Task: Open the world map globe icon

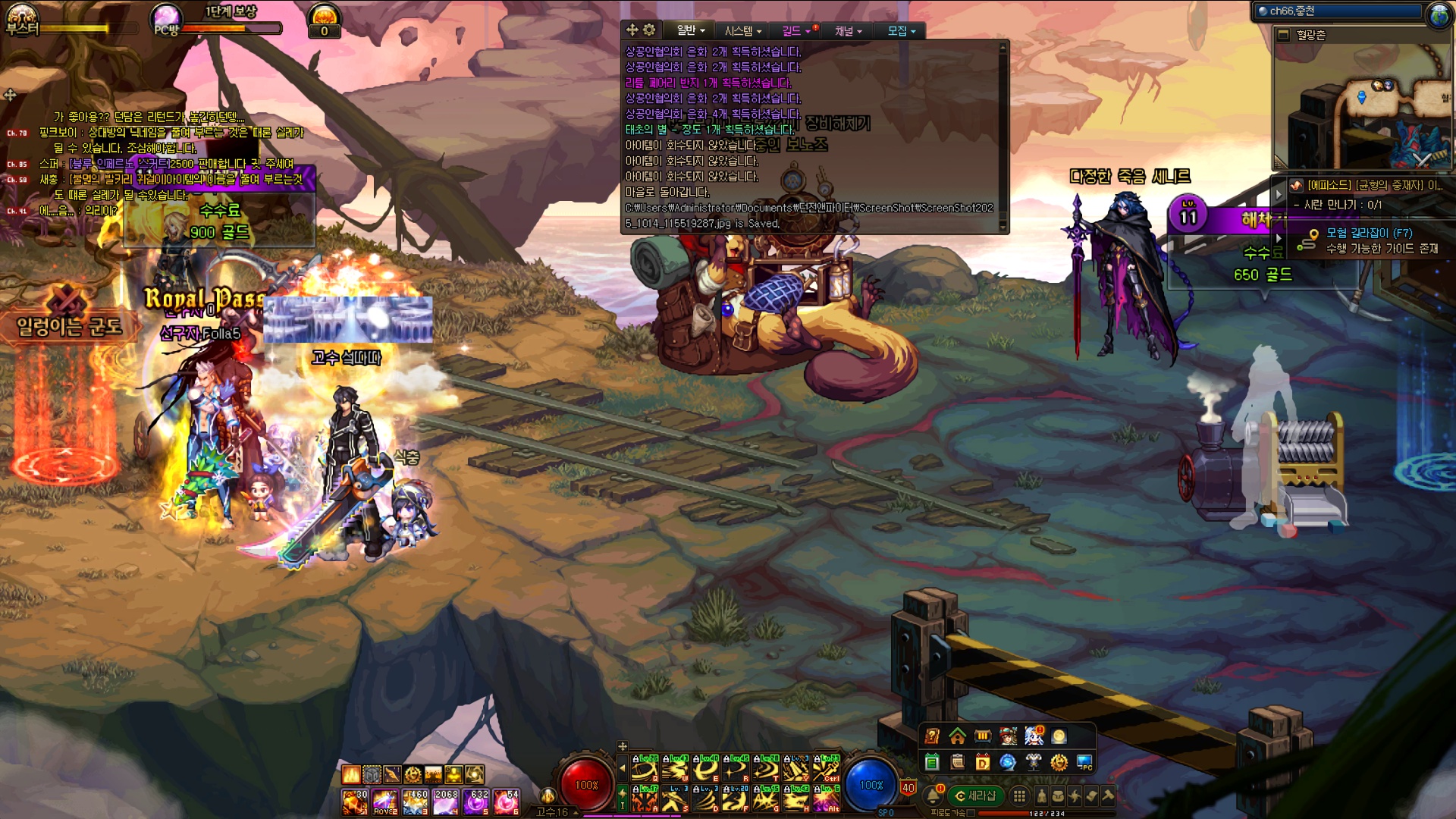Action: coord(1439,14)
